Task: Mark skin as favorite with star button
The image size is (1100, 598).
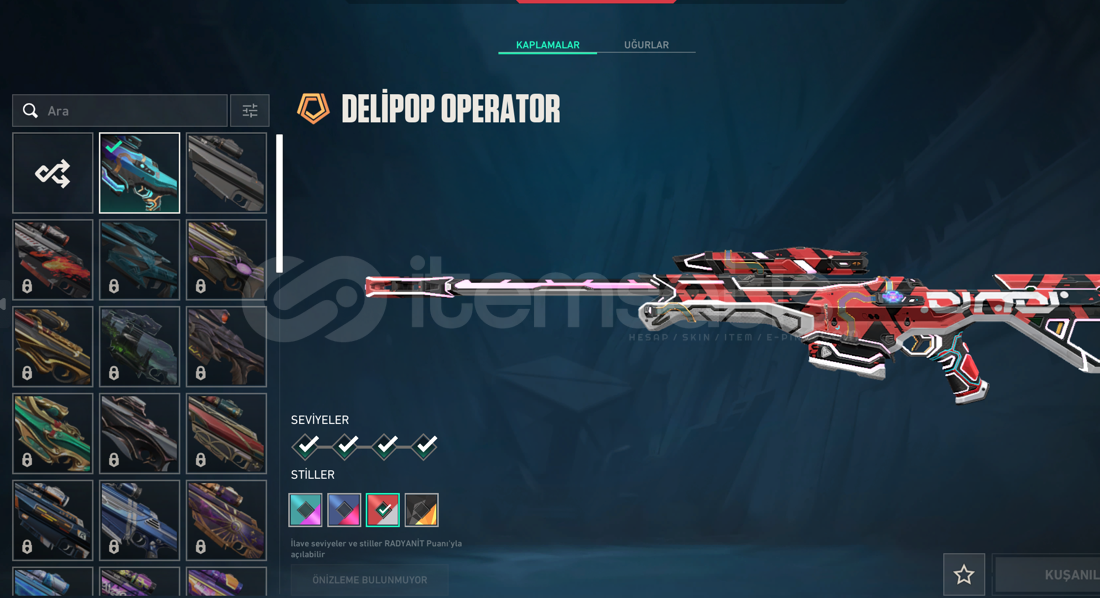Action: coord(964,575)
